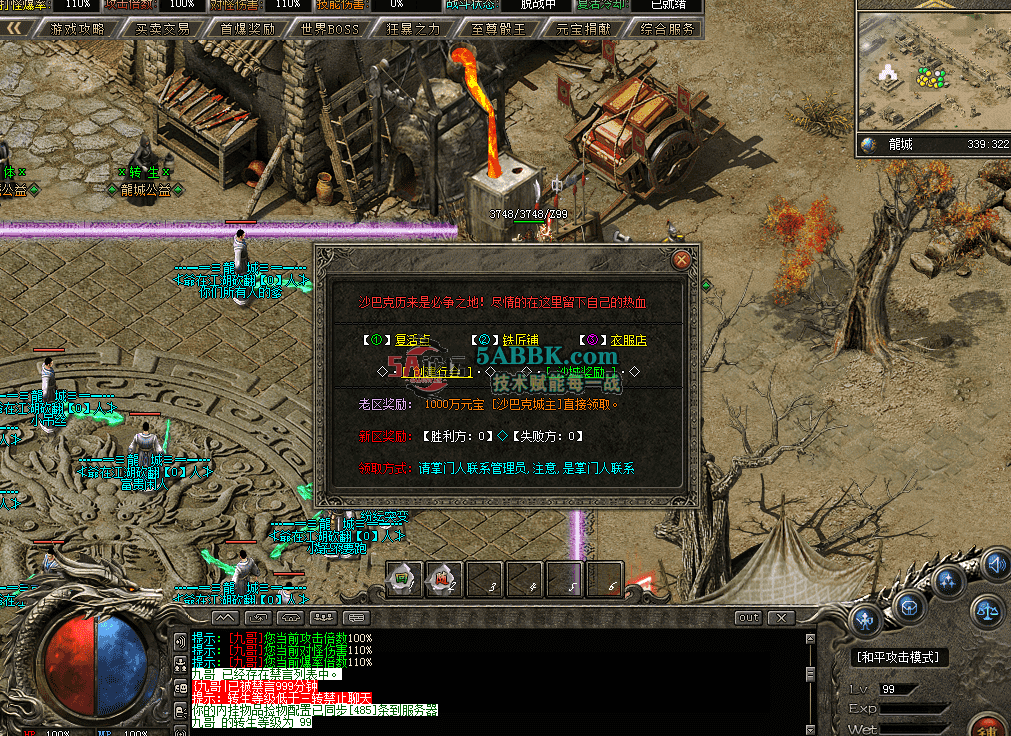The image size is (1011, 736).
Task: Toggle the 和平攻击模式 attack mode
Action: pyautogui.click(x=897, y=657)
